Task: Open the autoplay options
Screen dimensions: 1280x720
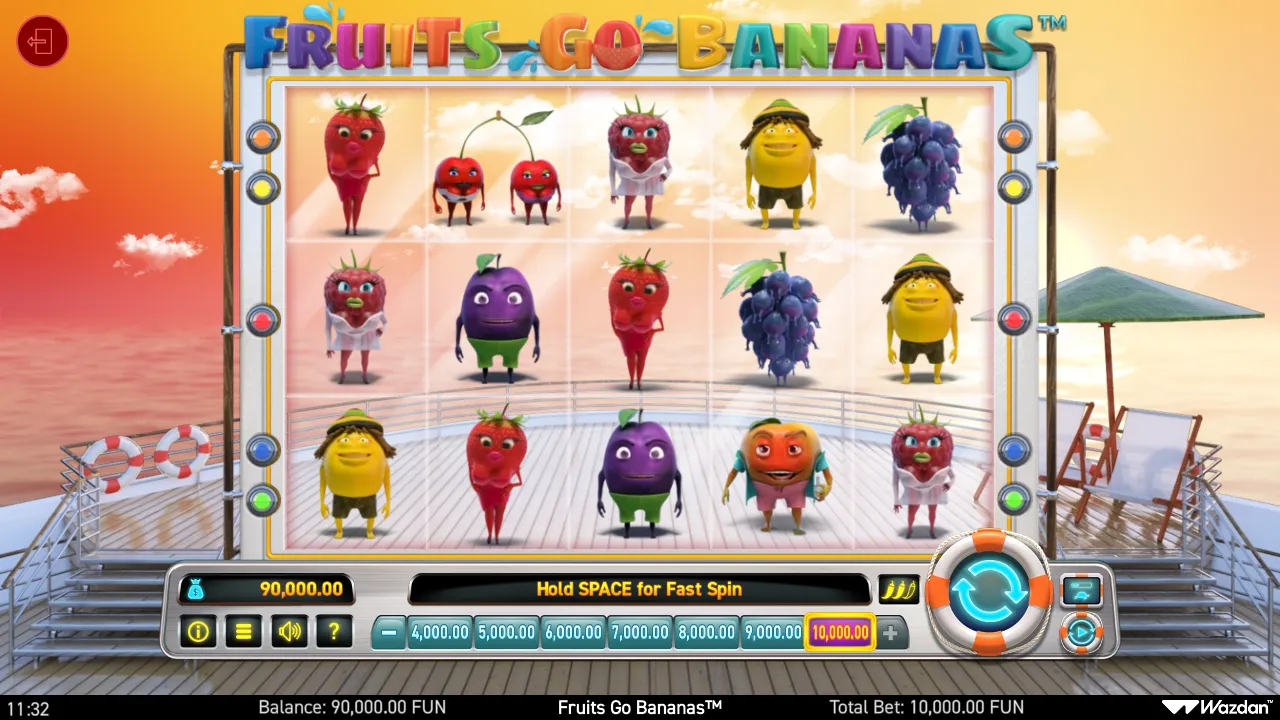Action: point(1082,632)
